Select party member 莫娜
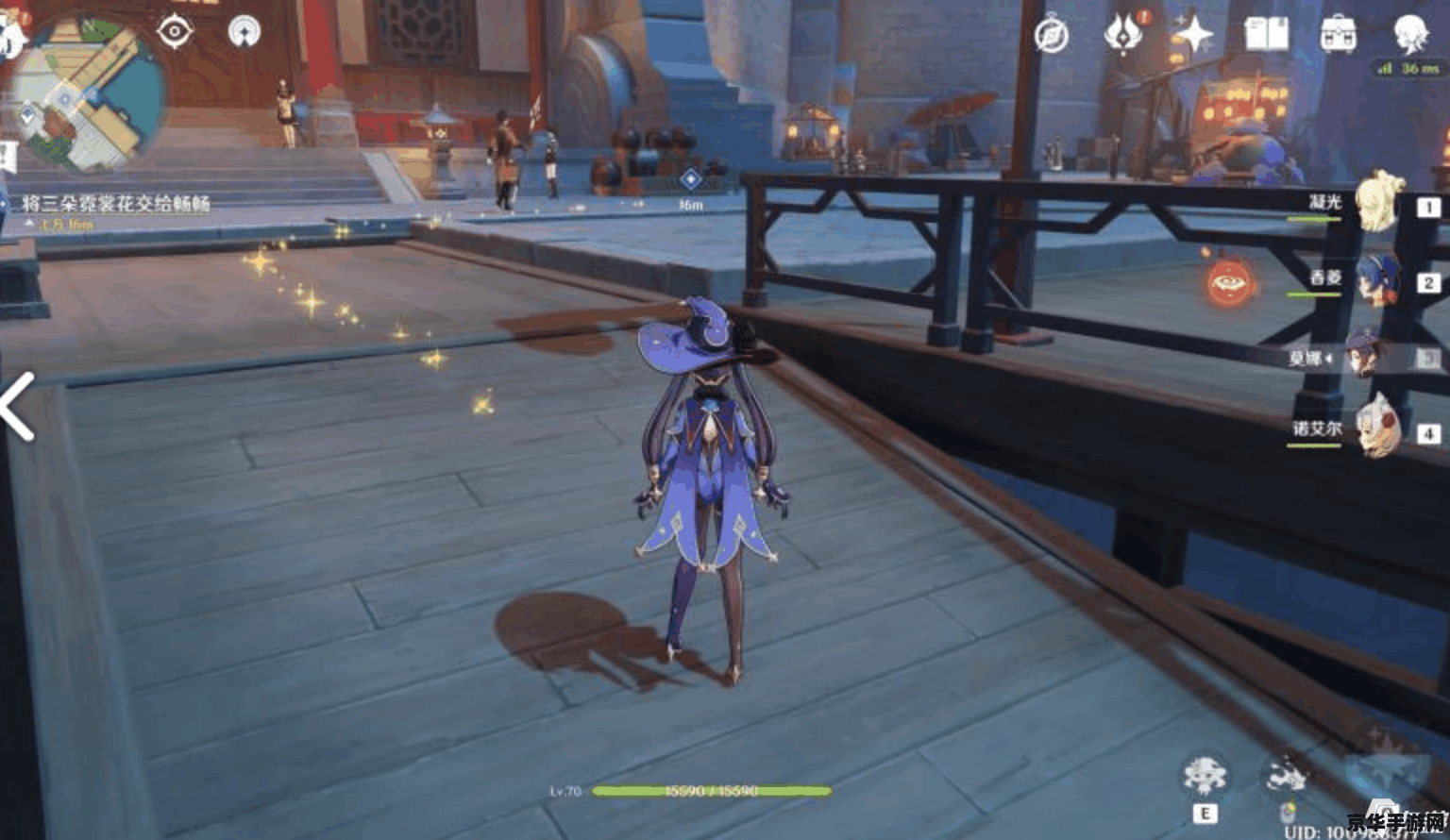 tap(1365, 356)
